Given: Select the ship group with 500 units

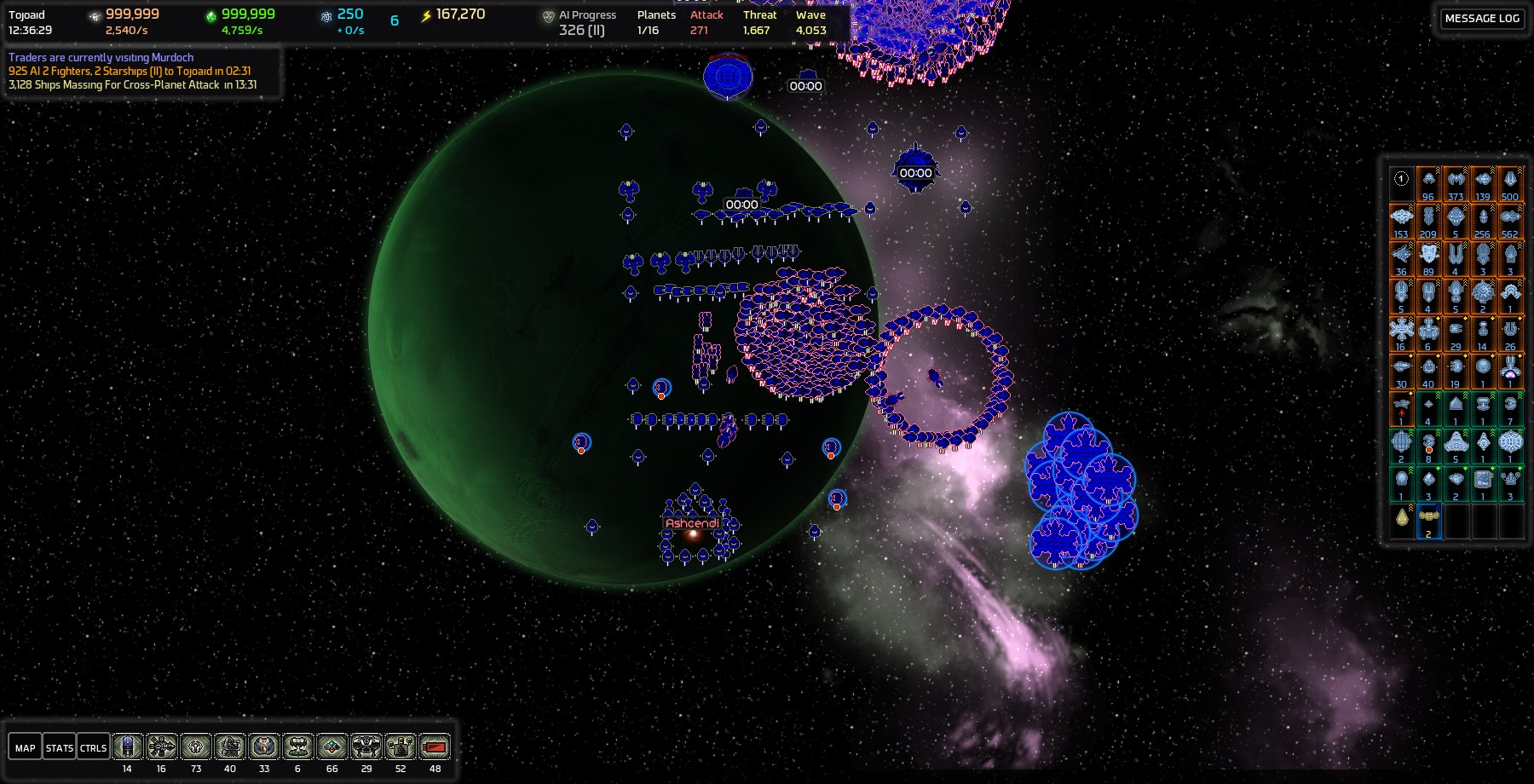Looking at the screenshot, I should click(x=1510, y=183).
